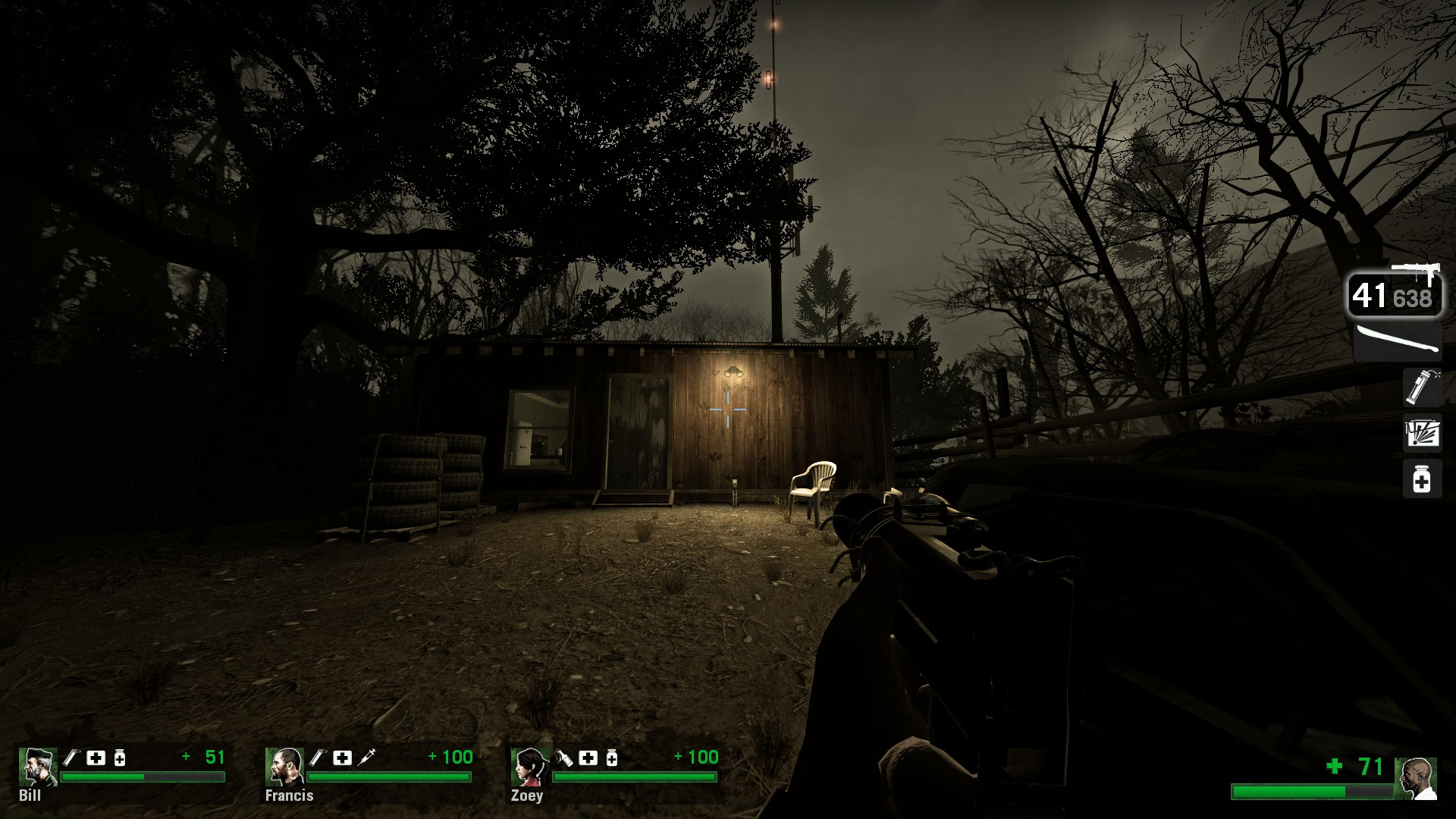1456x819 pixels.
Task: Click Zoey's teammate portrait
Action: tap(529, 767)
